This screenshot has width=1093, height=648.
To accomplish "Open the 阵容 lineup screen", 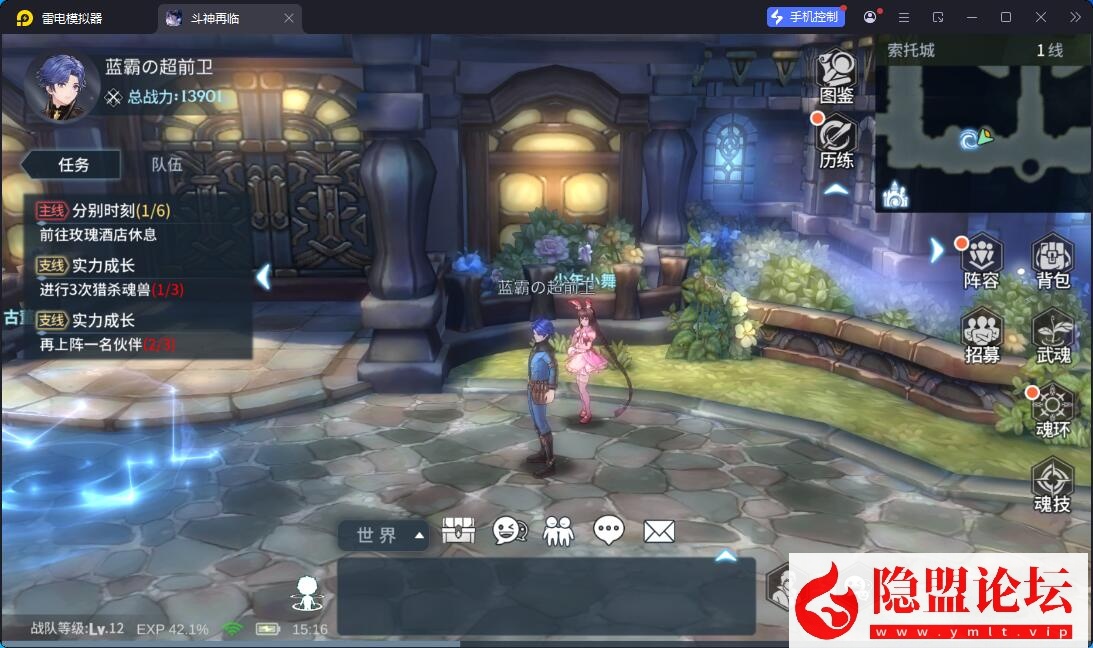I will (x=981, y=260).
